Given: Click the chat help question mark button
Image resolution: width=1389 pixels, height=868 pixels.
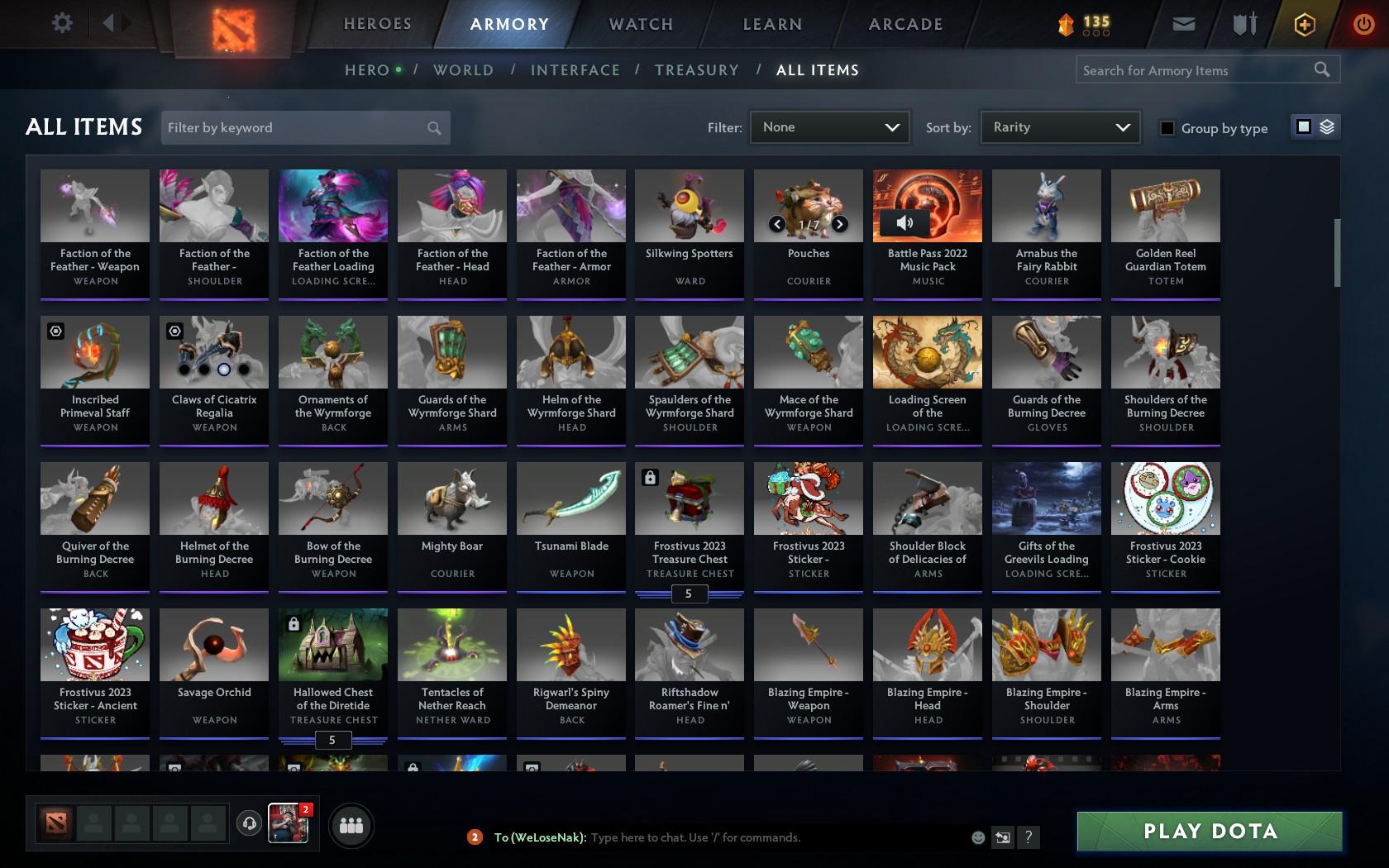Looking at the screenshot, I should 1028,837.
